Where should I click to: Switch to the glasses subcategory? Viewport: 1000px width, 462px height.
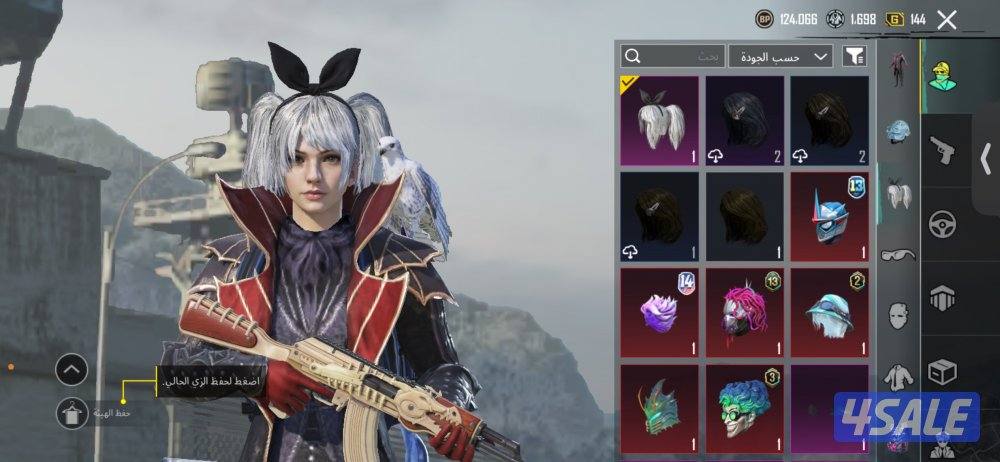coord(898,254)
